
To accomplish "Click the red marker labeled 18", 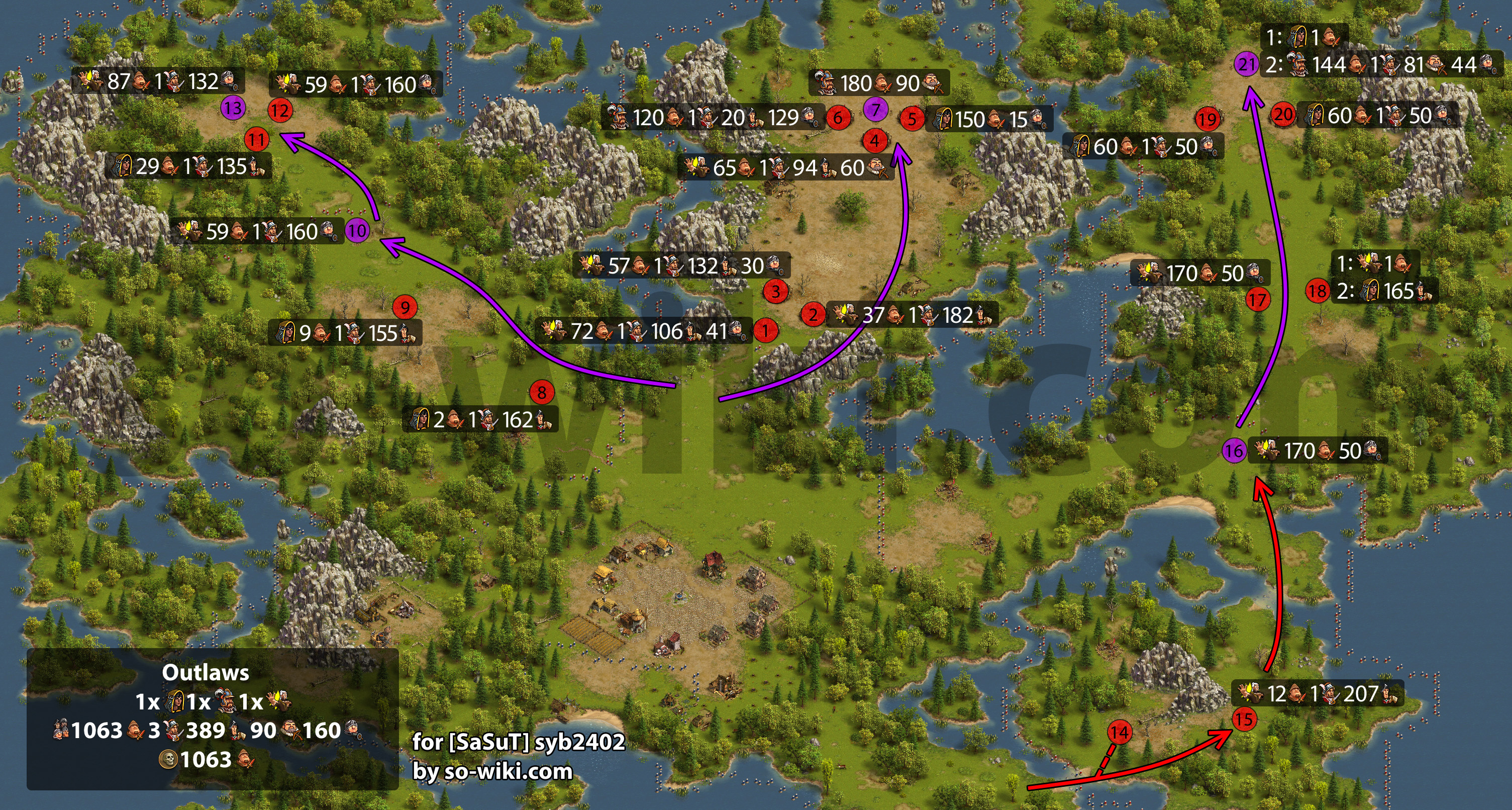I will [1318, 291].
